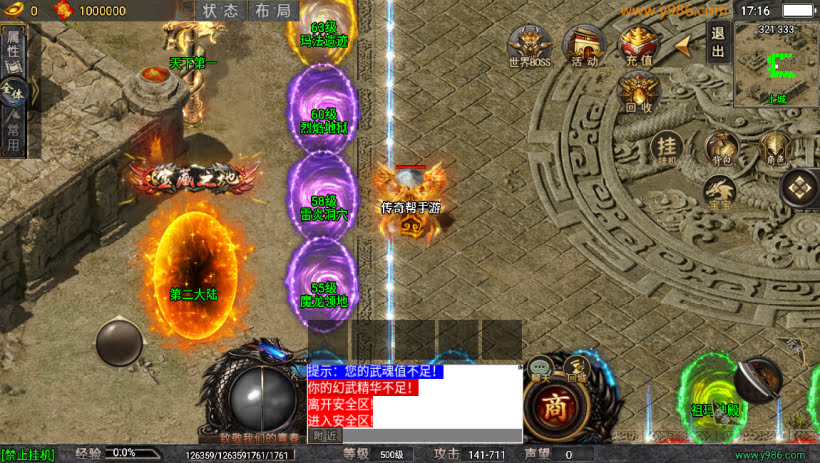Toggle auto-battle with the 挂机 button
The image size is (820, 463).
pyautogui.click(x=667, y=148)
